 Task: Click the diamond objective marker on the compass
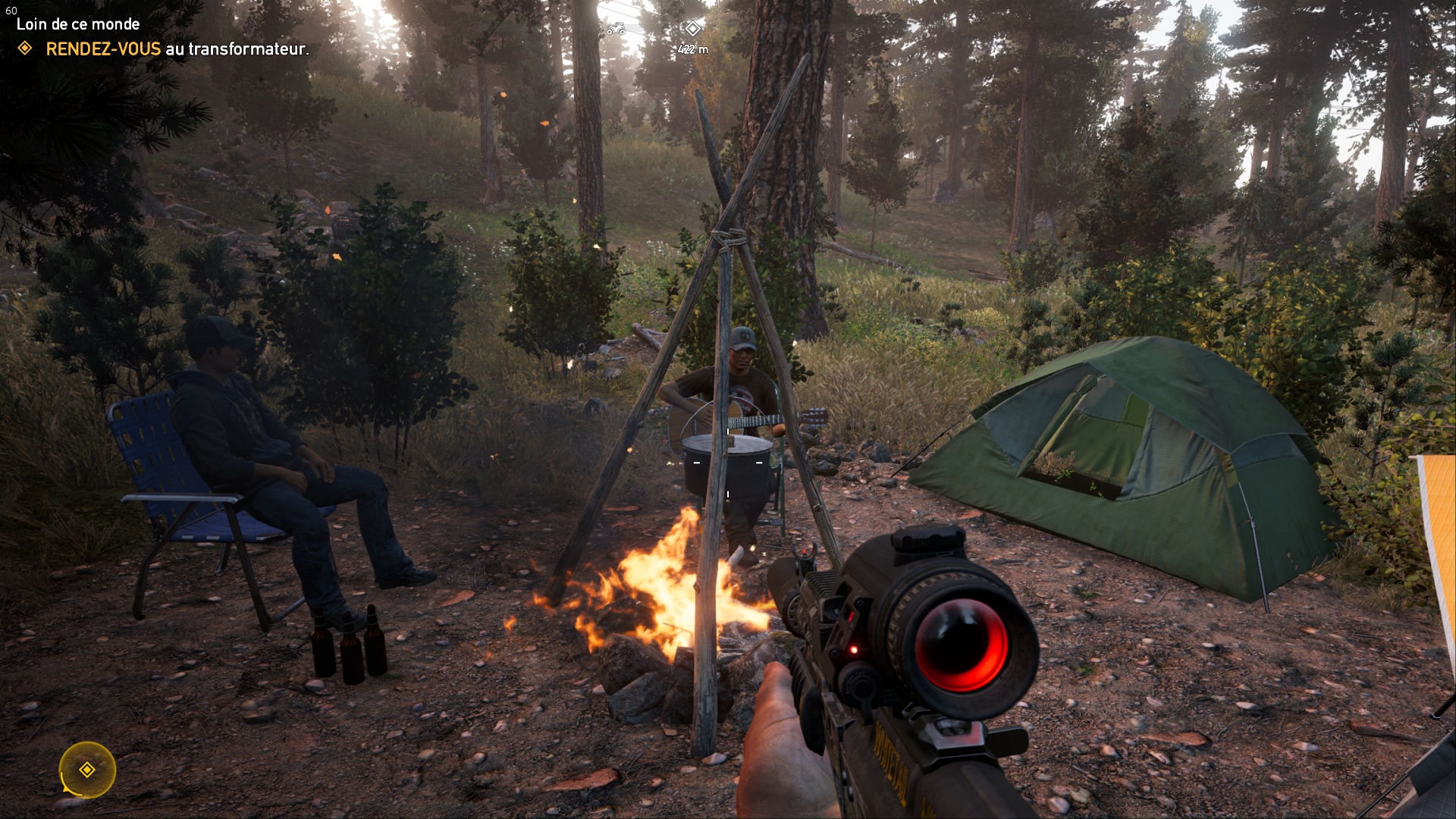point(692,29)
